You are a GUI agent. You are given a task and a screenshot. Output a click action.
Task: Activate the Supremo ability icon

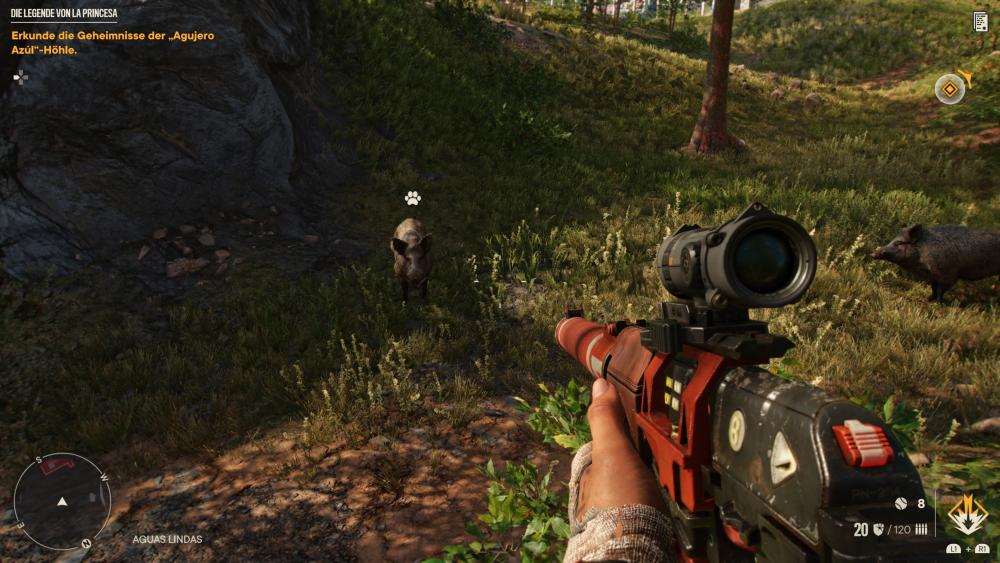click(x=967, y=514)
